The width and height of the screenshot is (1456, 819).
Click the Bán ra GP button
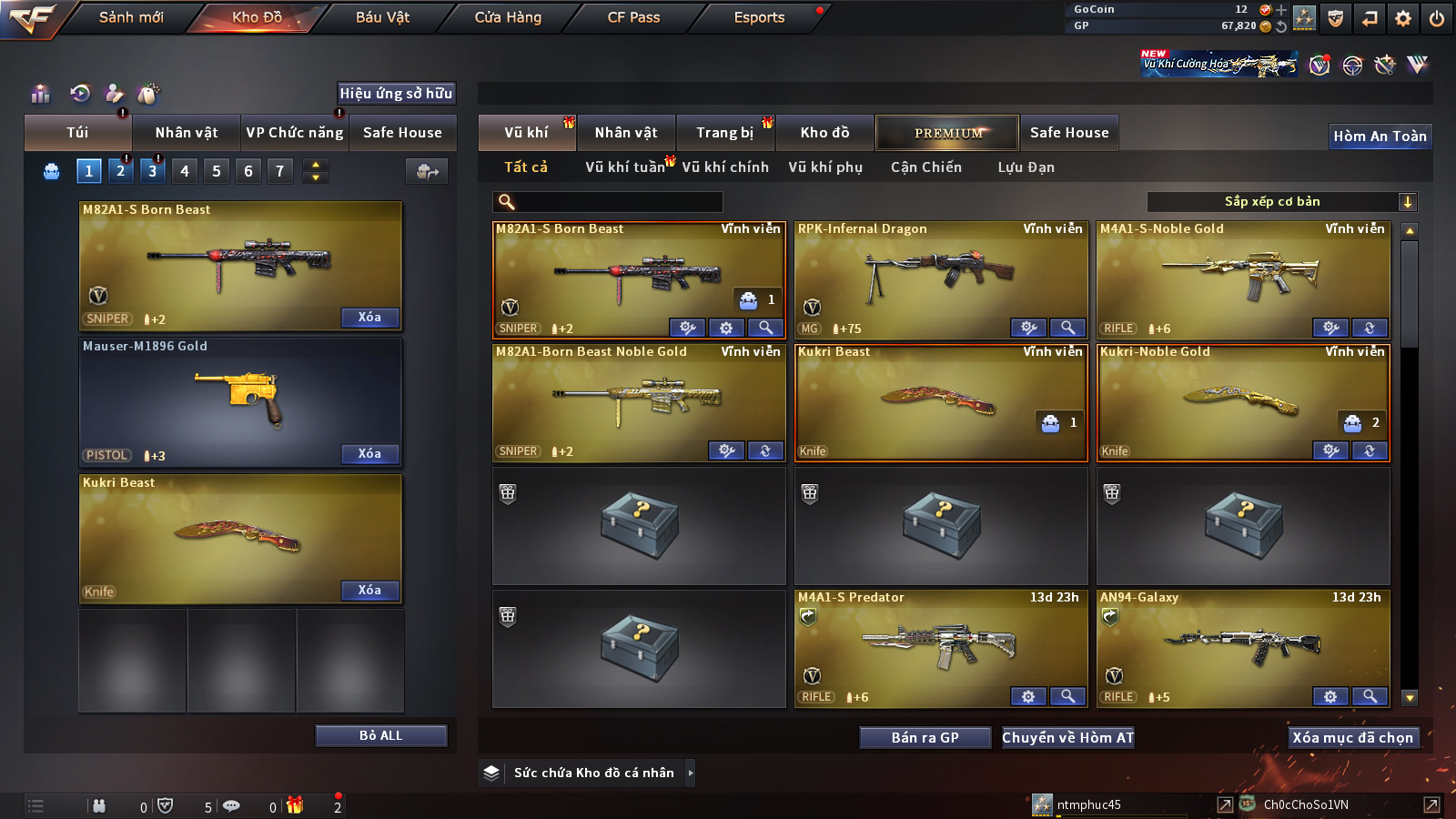(x=925, y=738)
